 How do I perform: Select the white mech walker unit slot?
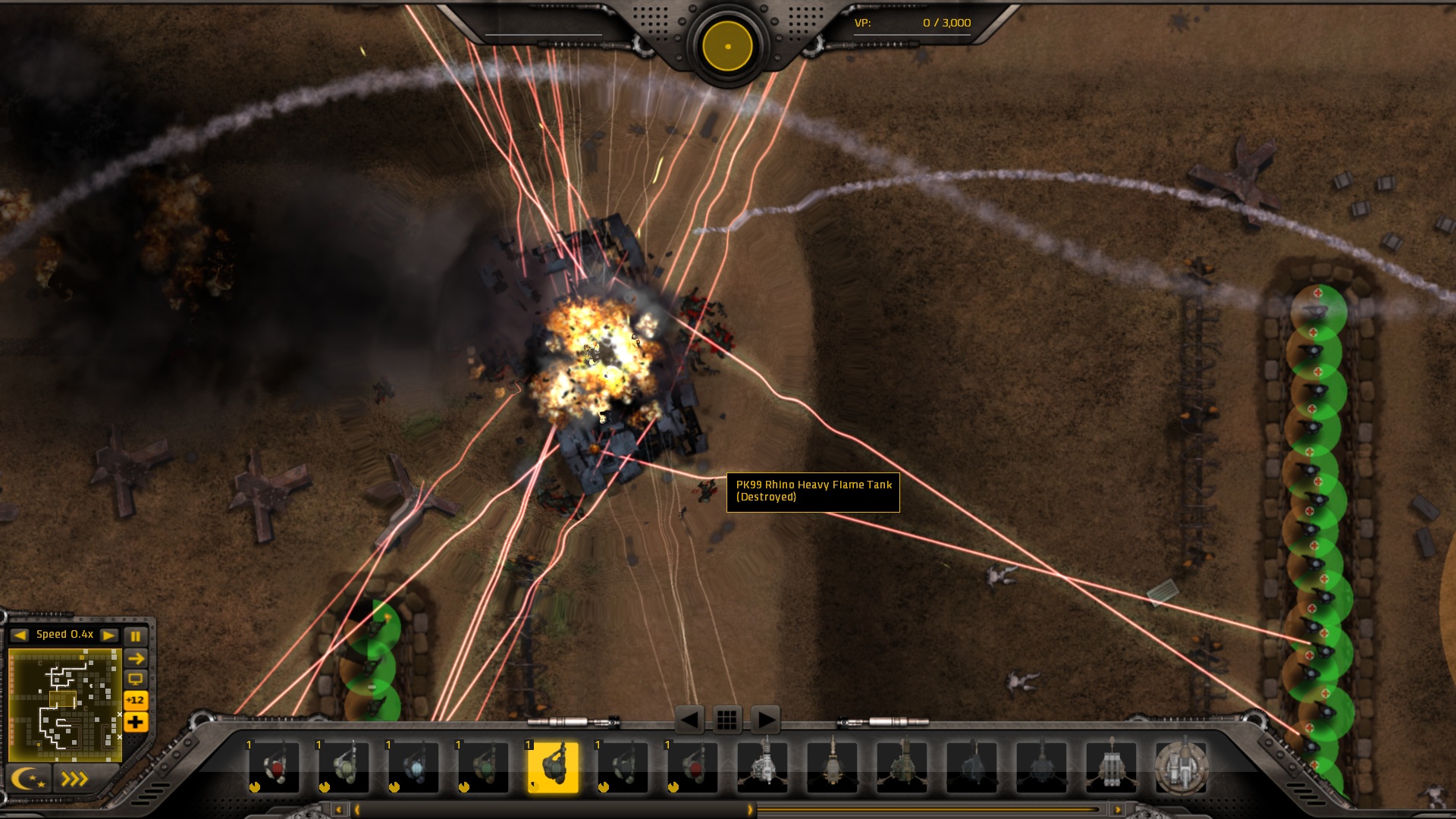pyautogui.click(x=762, y=767)
